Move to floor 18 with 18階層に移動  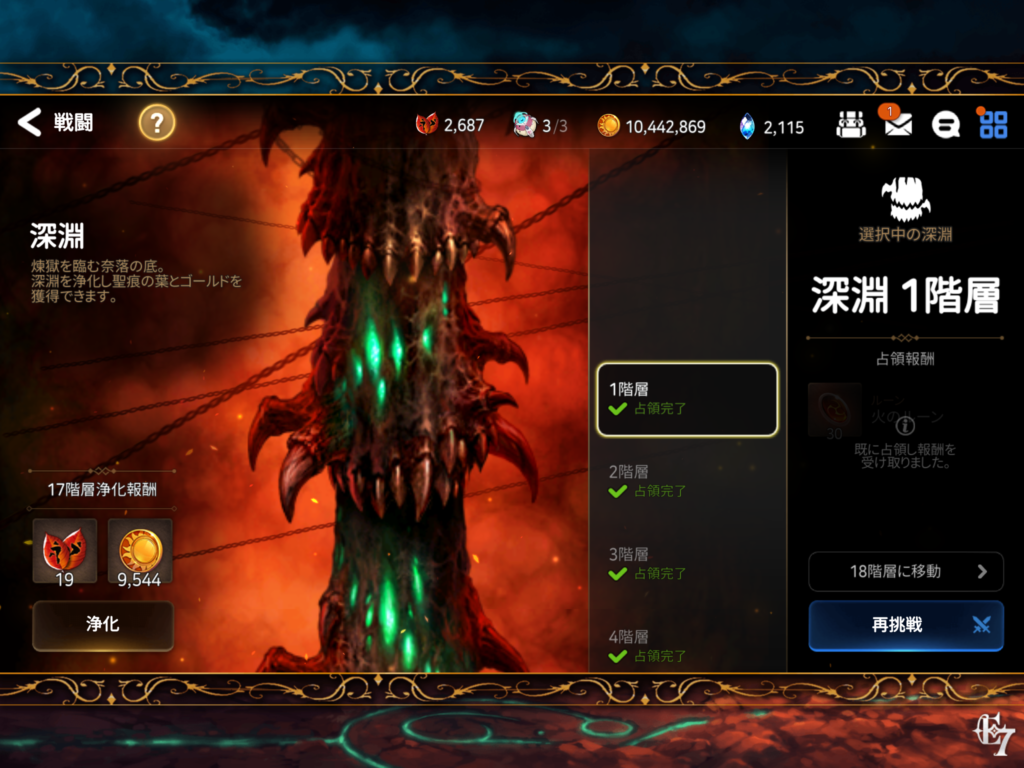[906, 571]
